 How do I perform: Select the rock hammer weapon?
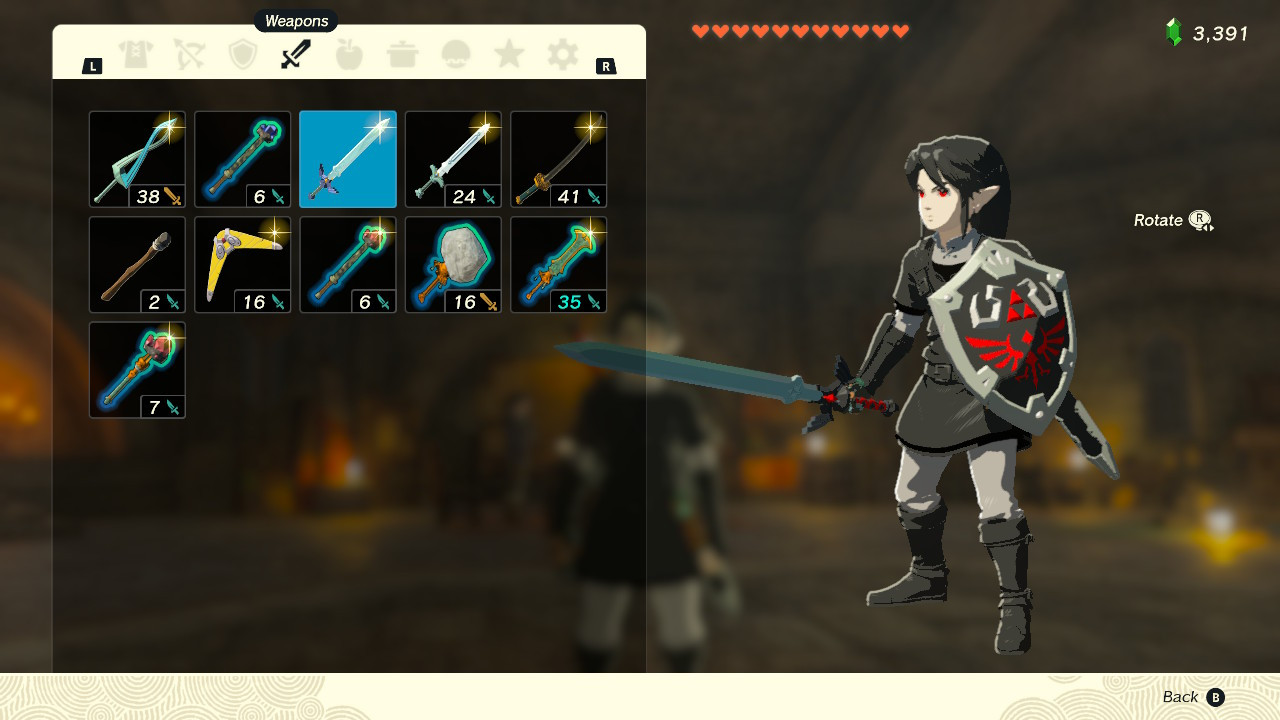point(452,263)
